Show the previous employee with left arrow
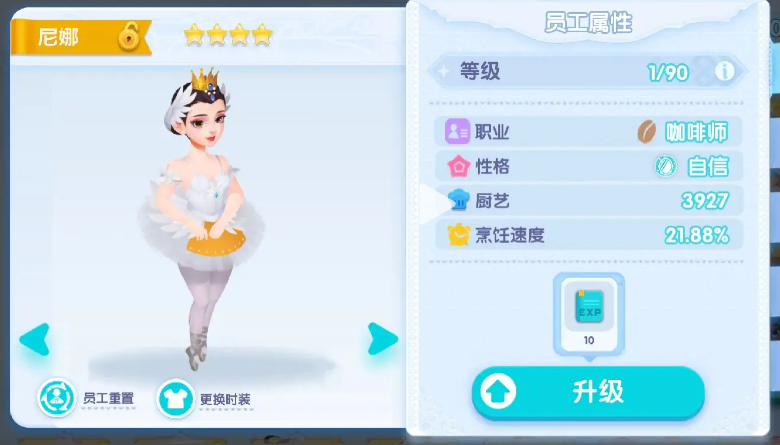Image resolution: width=780 pixels, height=445 pixels. click(35, 339)
